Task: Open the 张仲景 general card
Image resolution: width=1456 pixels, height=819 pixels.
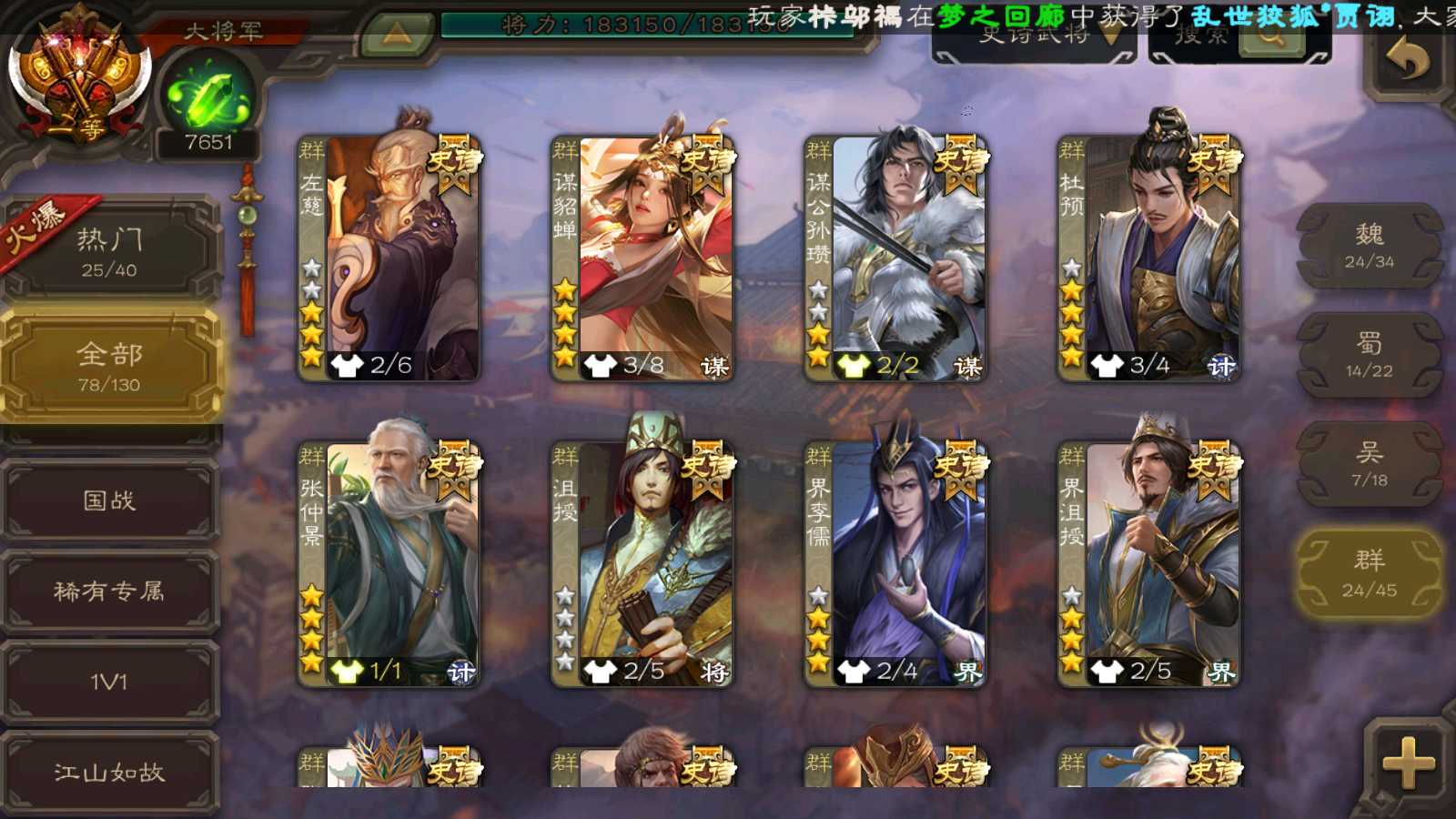Action: 389,563
